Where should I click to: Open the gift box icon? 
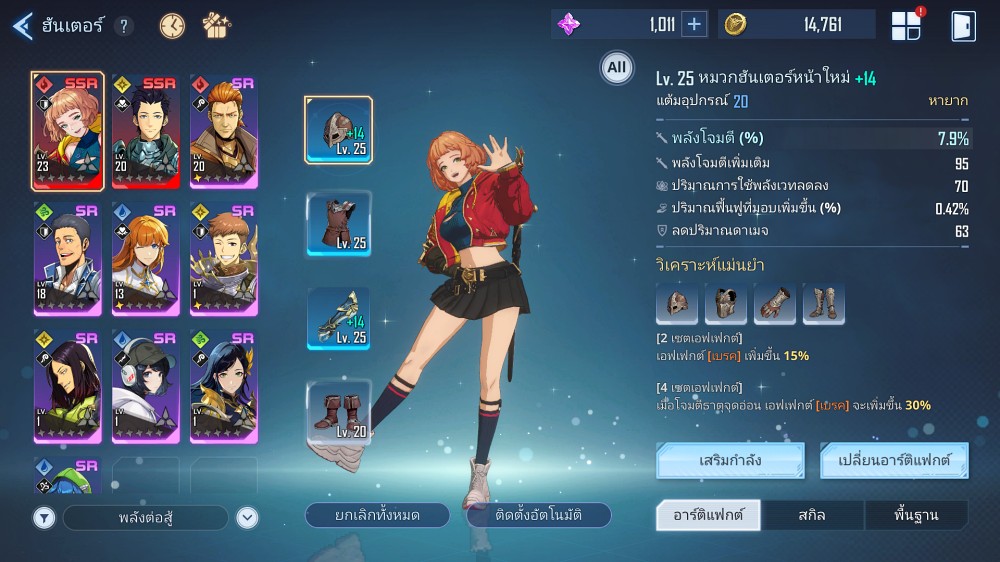[216, 26]
